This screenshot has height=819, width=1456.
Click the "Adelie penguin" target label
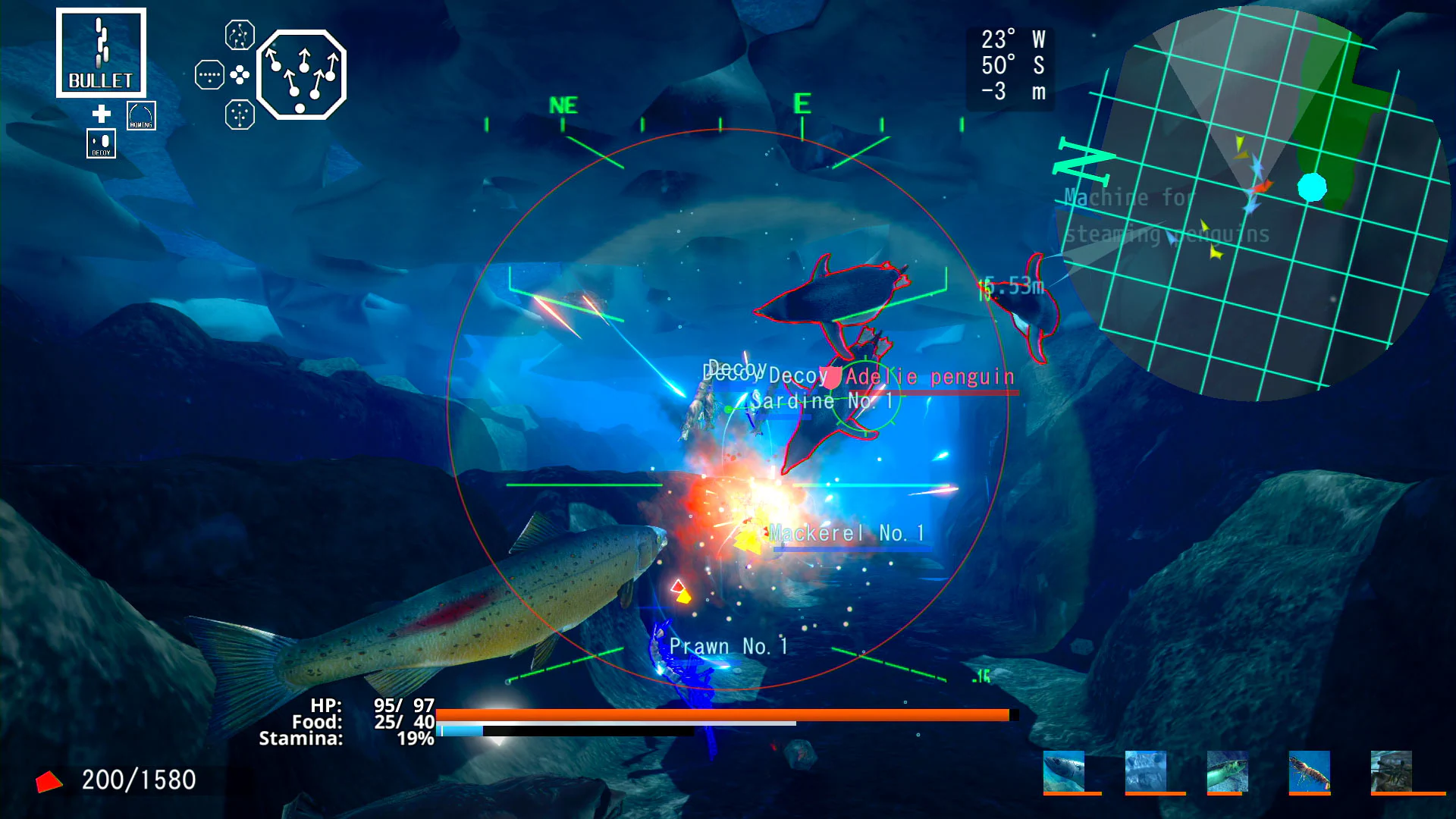pos(929,376)
